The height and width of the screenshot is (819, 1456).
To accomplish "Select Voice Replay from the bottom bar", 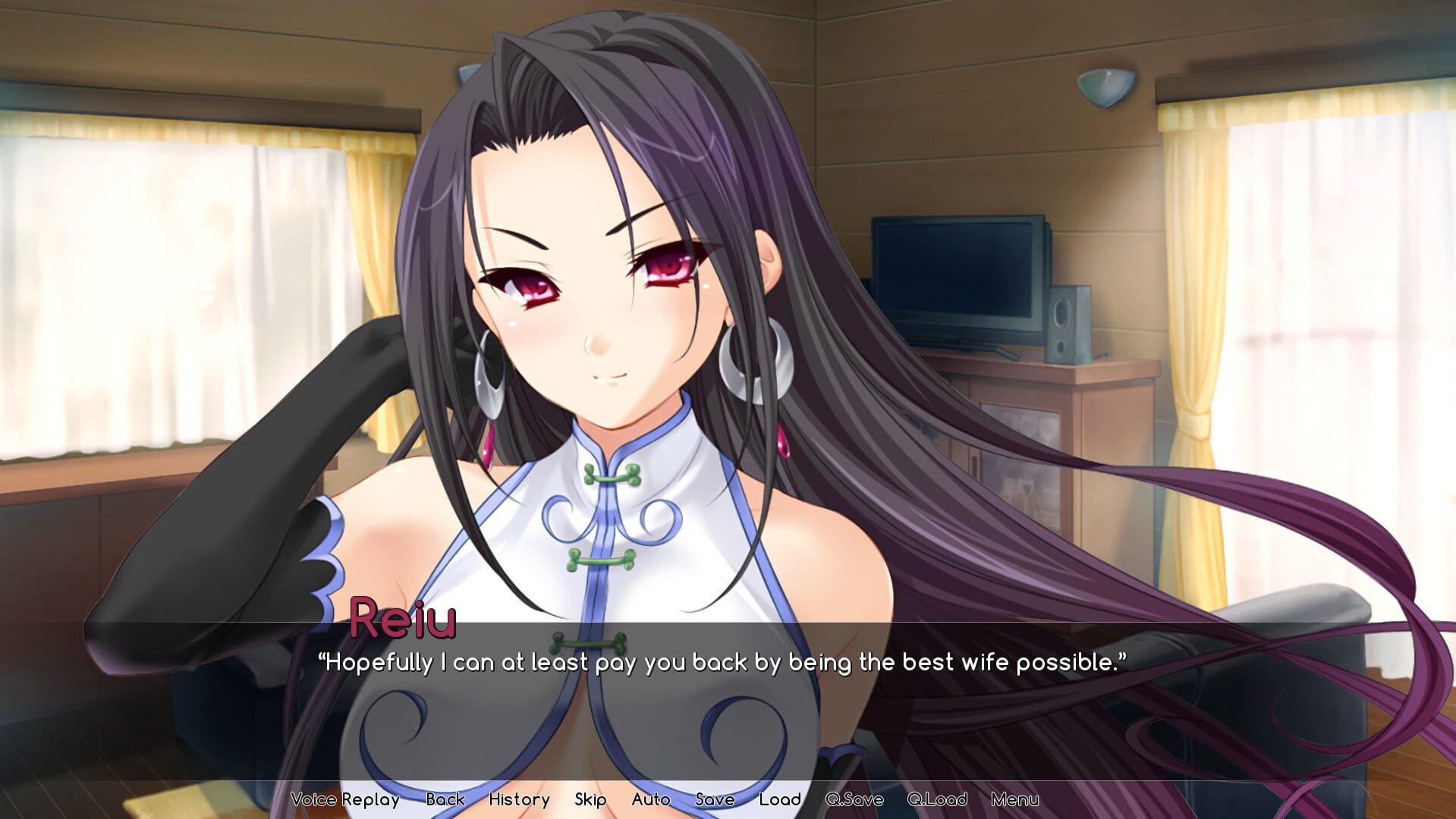I will (x=346, y=799).
